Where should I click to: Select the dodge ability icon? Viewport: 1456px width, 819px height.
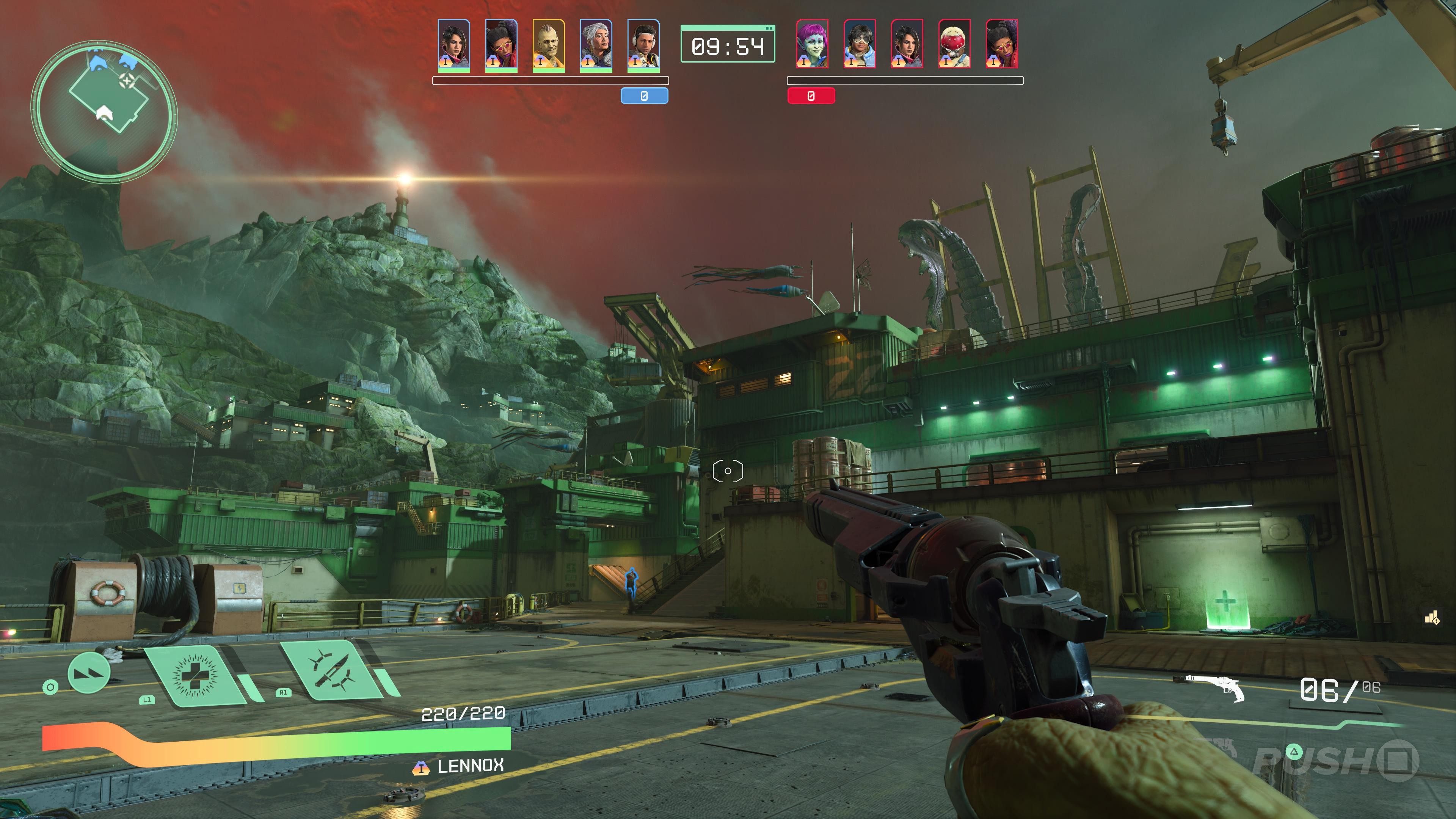[89, 673]
